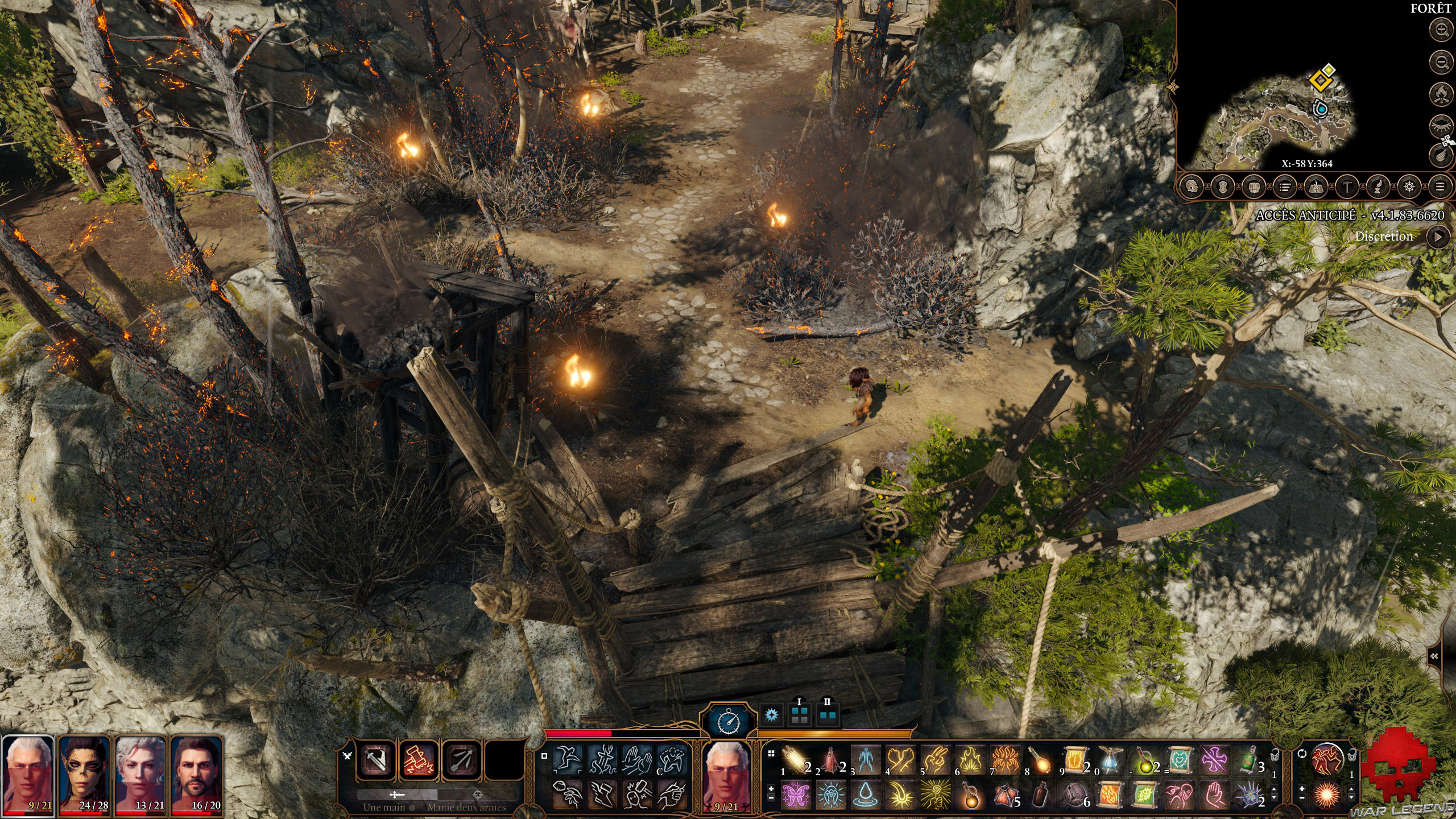Cast the flame spell in hotbar slot 6
1456x819 pixels.
click(970, 760)
